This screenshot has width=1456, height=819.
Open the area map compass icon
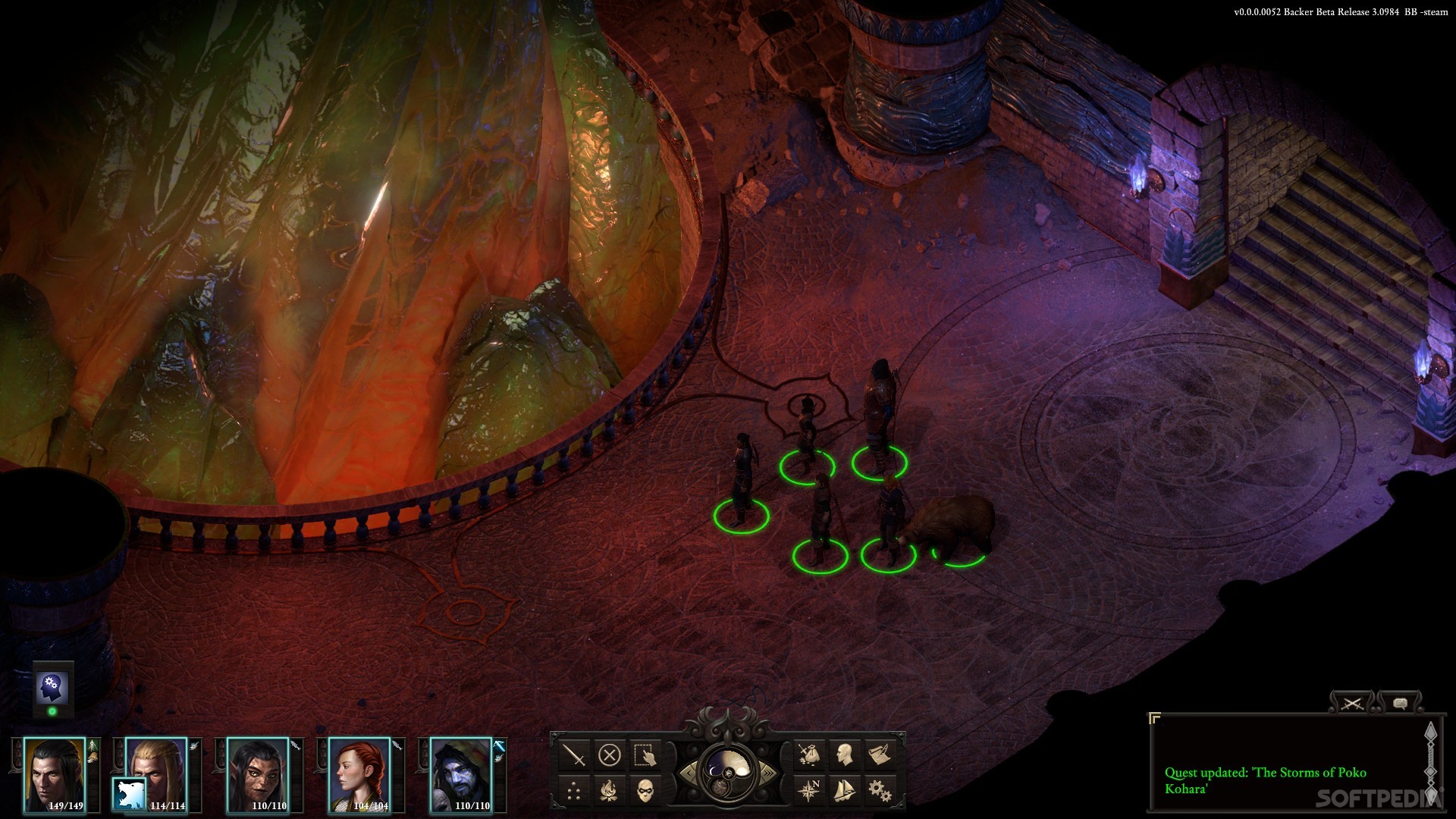[x=808, y=791]
